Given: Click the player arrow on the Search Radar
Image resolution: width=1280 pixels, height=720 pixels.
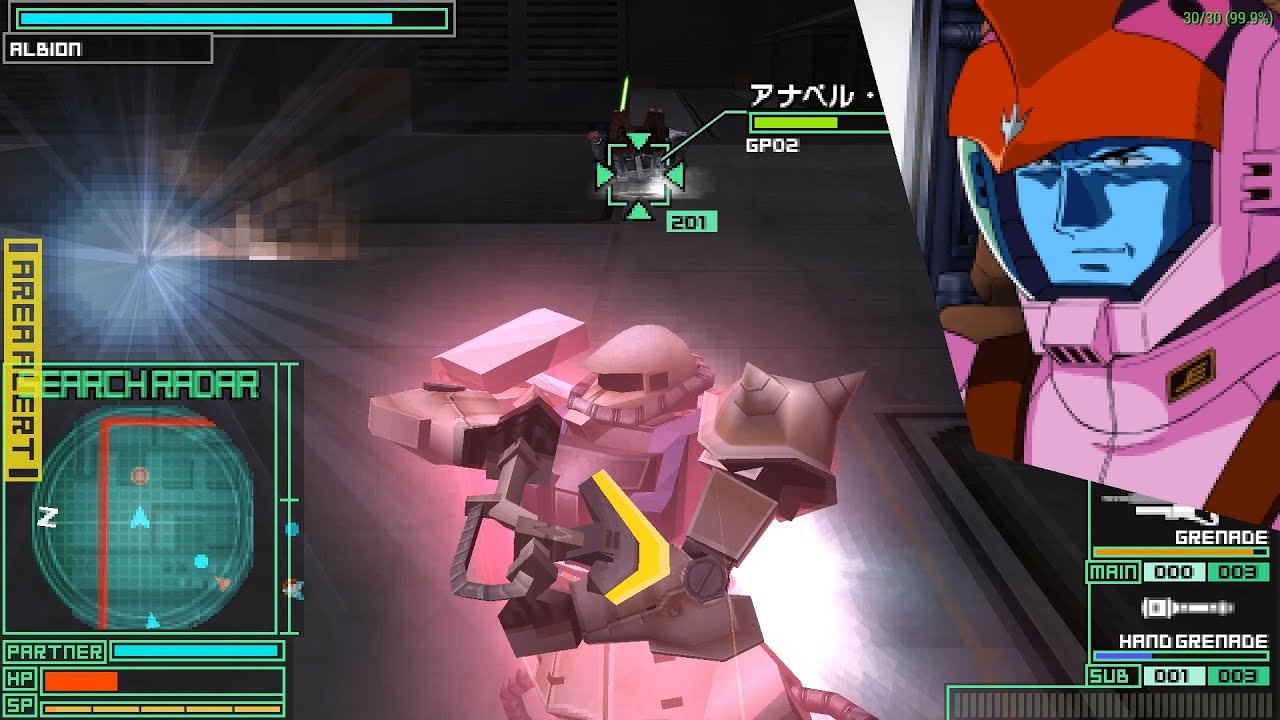Looking at the screenshot, I should point(140,517).
